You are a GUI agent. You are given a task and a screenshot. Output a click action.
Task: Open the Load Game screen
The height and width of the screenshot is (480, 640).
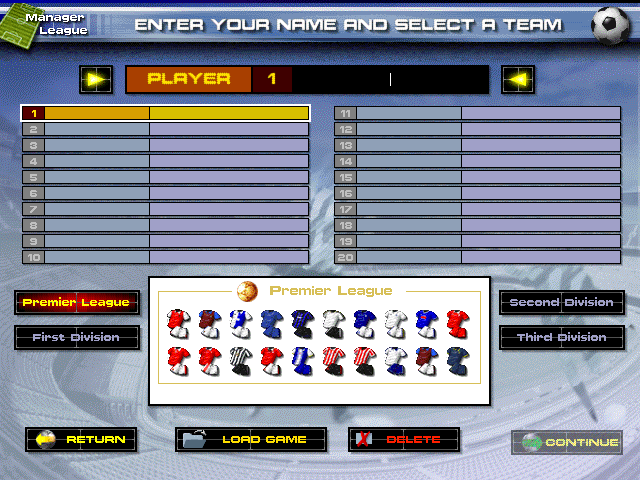[x=251, y=440]
